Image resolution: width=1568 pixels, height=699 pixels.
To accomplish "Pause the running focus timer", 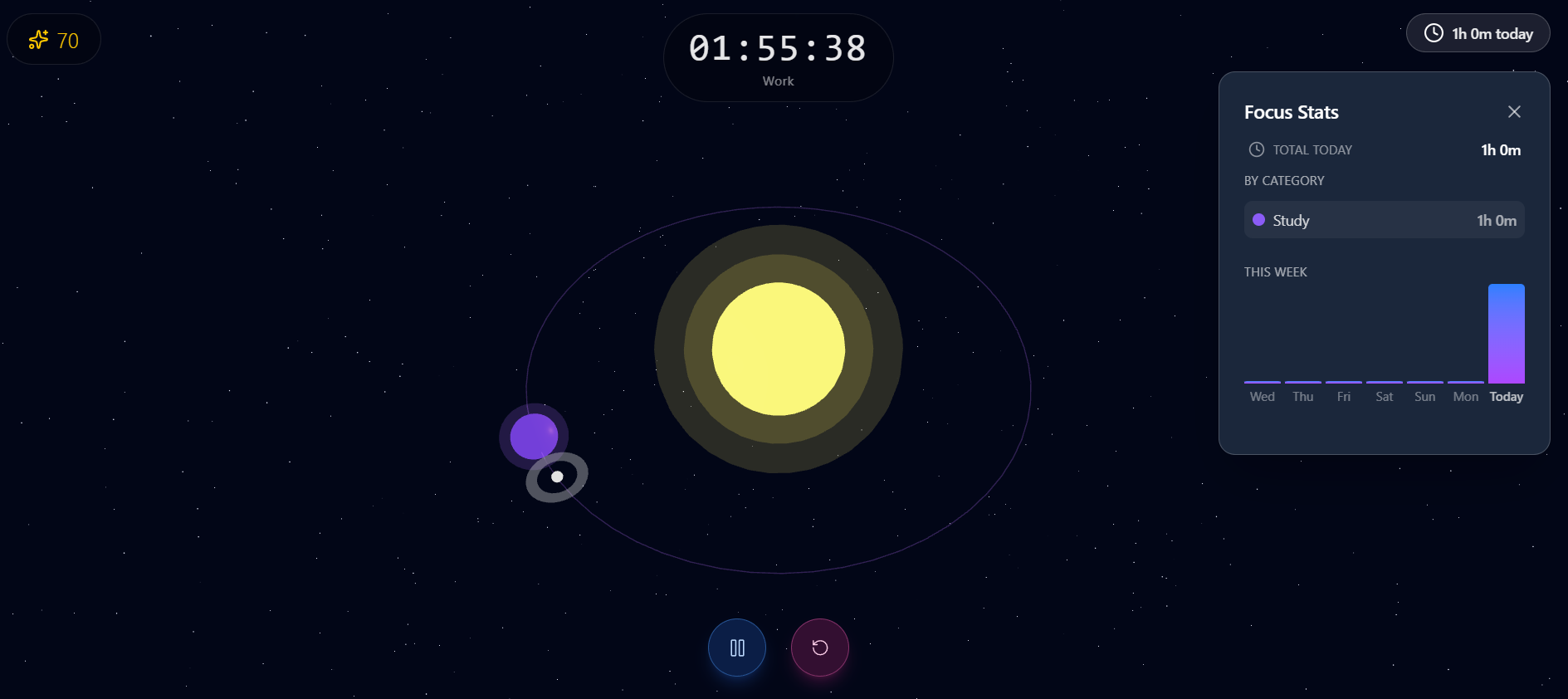I will [737, 648].
